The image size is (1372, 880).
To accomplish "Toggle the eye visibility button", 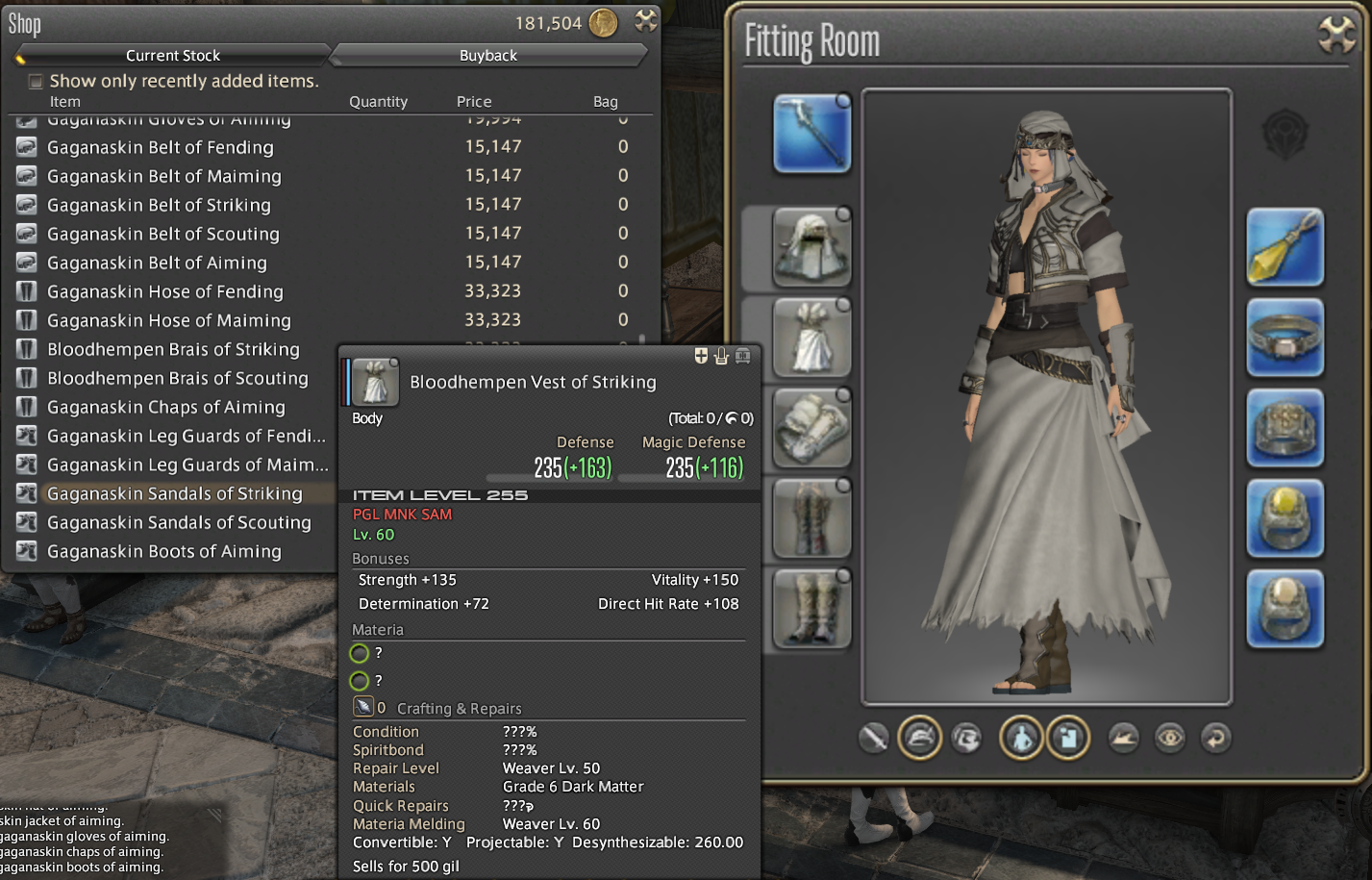I will tap(1170, 739).
